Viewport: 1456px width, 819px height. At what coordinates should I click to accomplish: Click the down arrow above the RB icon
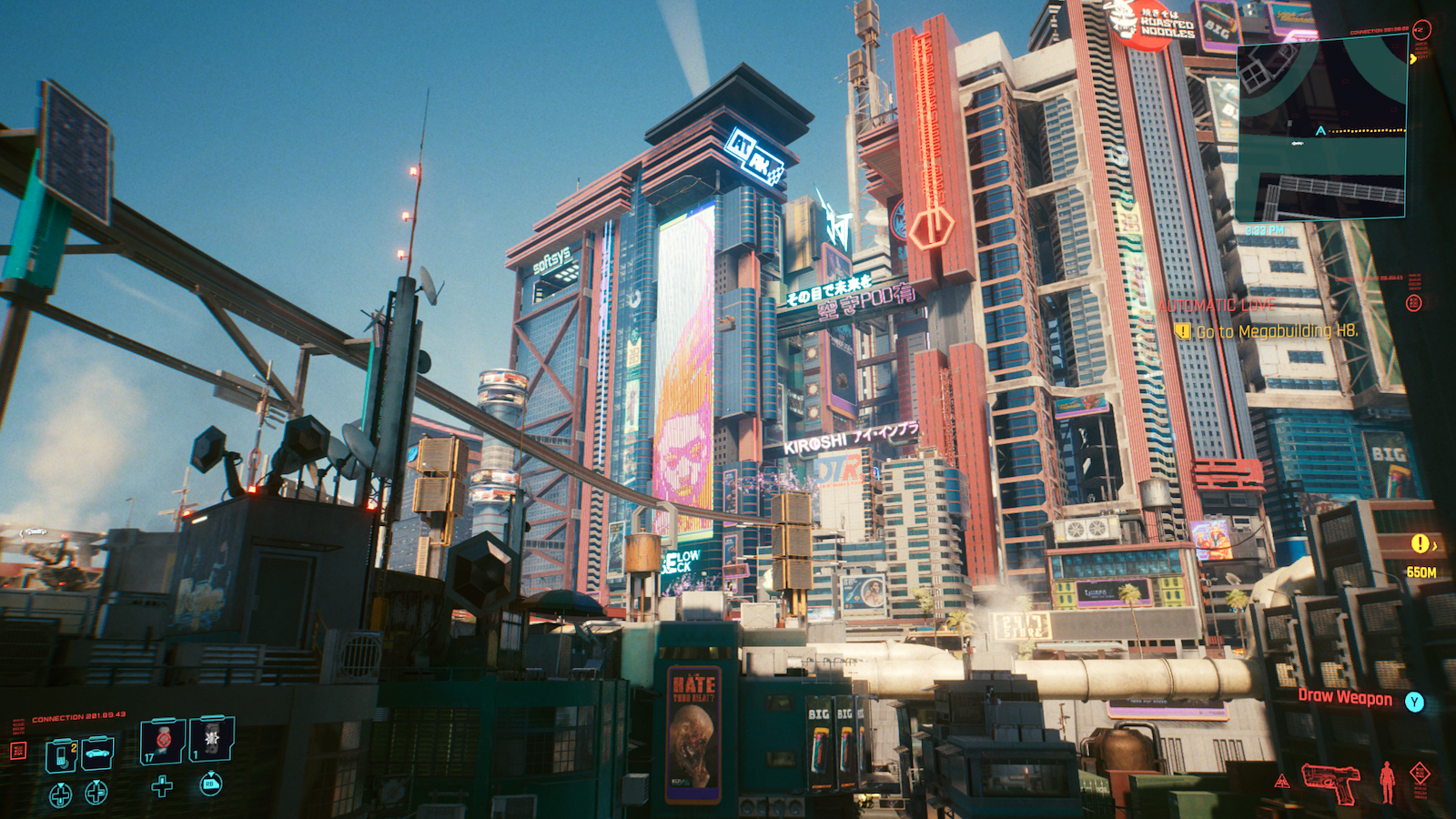(x=211, y=772)
